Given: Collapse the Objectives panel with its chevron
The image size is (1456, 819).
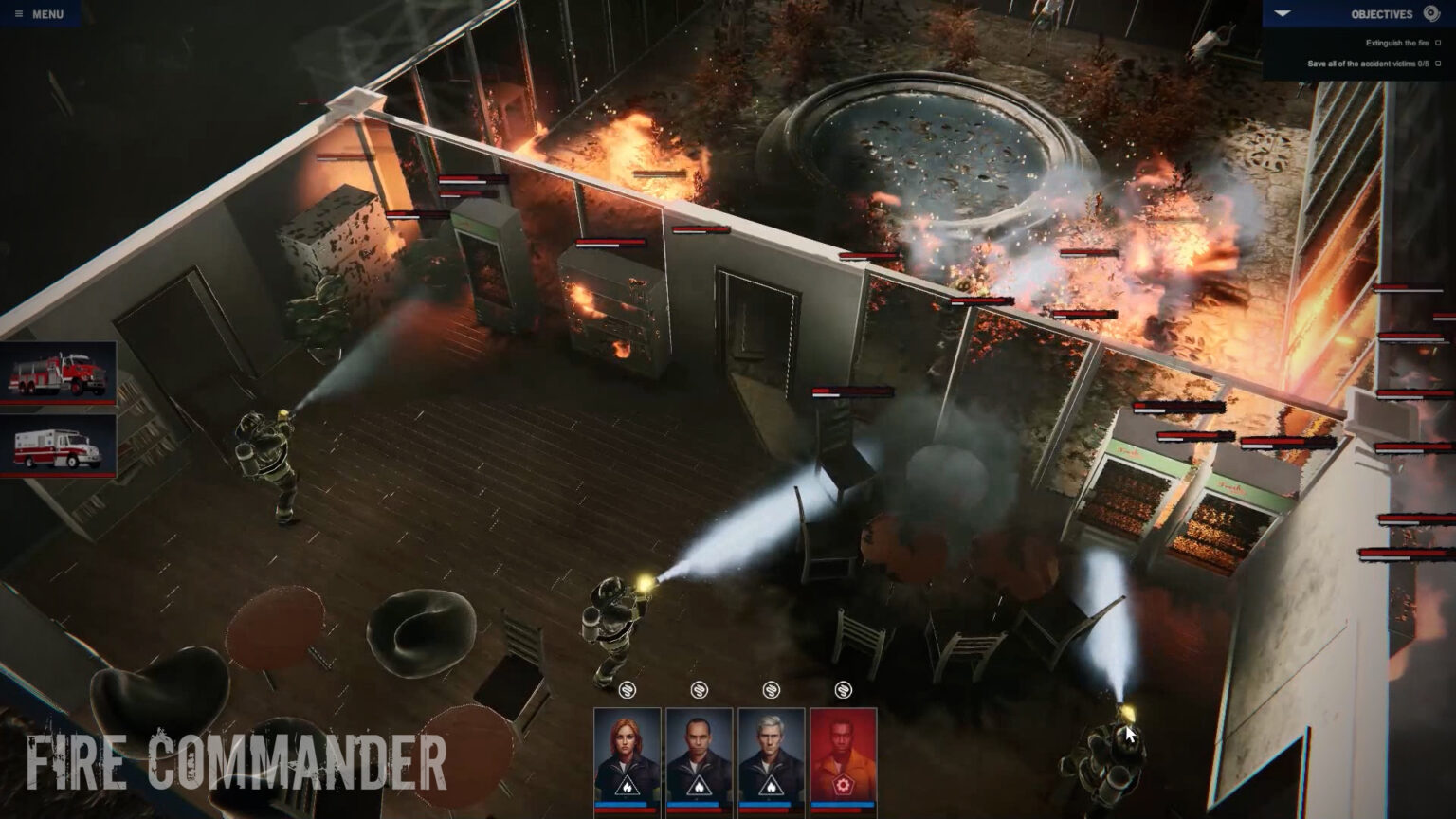Looking at the screenshot, I should pyautogui.click(x=1283, y=14).
